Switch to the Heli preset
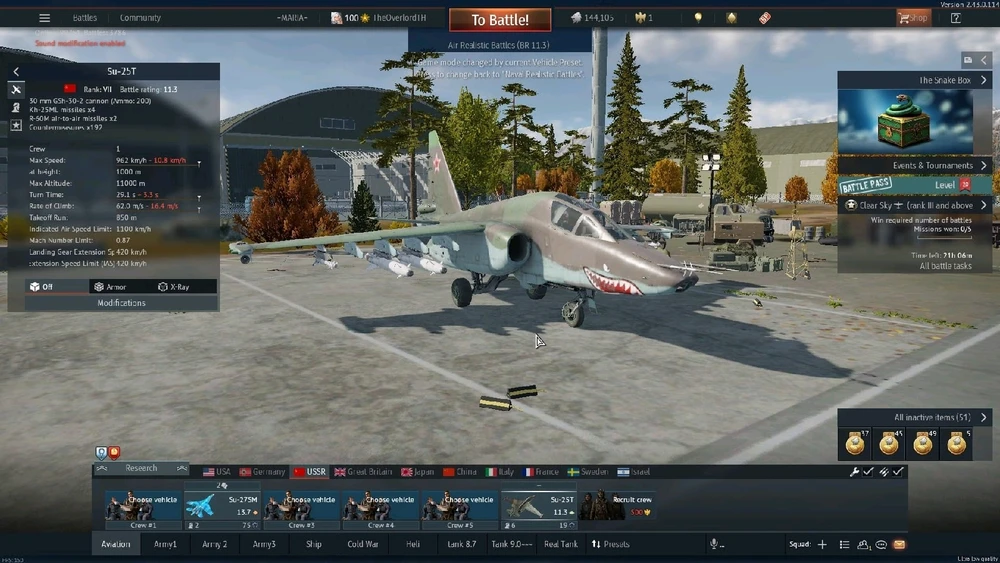The width and height of the screenshot is (1000, 563). [x=412, y=544]
